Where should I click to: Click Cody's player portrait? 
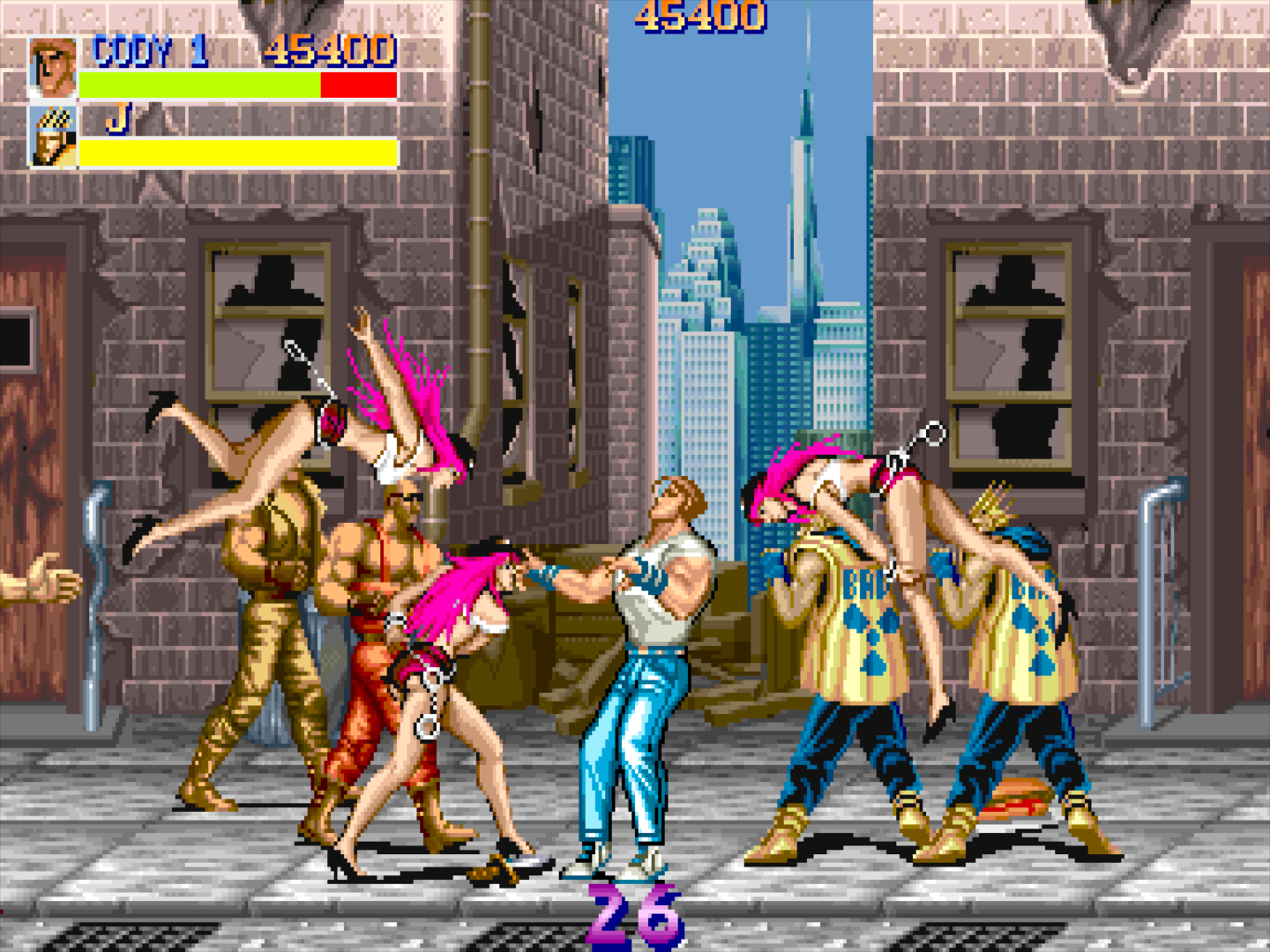pos(53,67)
